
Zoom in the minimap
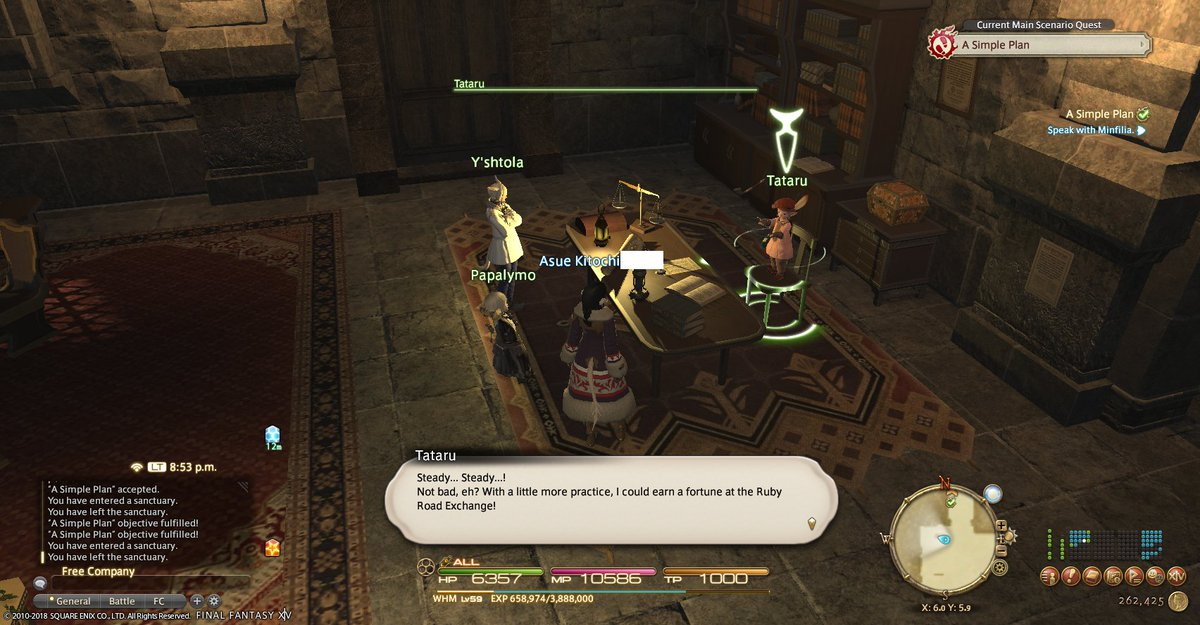point(1001,525)
